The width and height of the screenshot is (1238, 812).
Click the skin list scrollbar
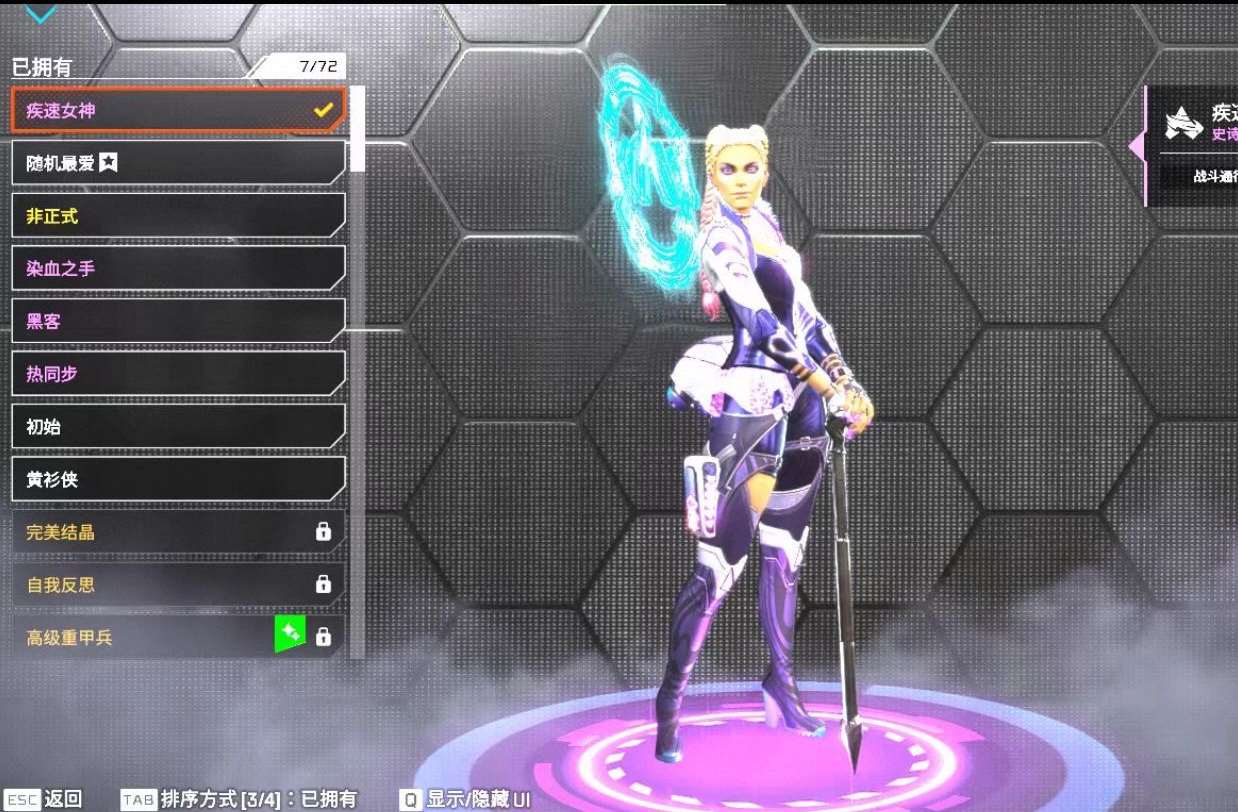(357, 130)
